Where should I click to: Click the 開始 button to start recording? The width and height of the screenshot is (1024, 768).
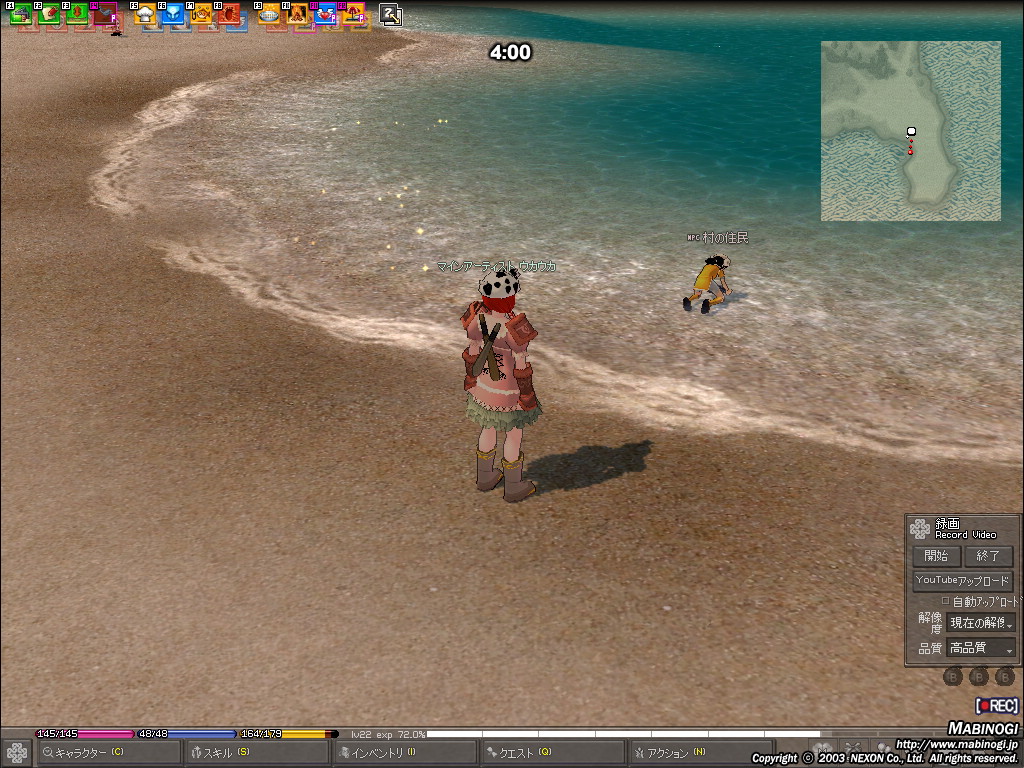tap(936, 556)
